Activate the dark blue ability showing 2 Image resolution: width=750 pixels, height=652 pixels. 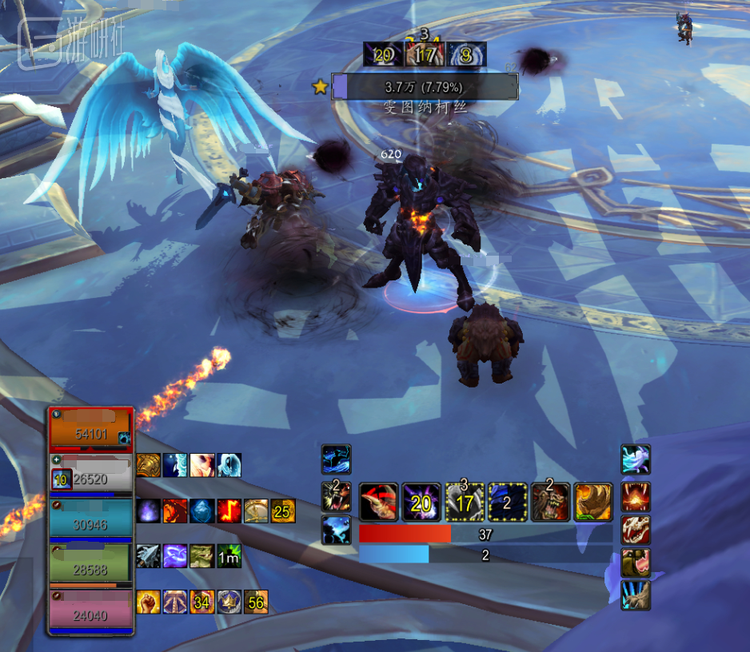[507, 502]
